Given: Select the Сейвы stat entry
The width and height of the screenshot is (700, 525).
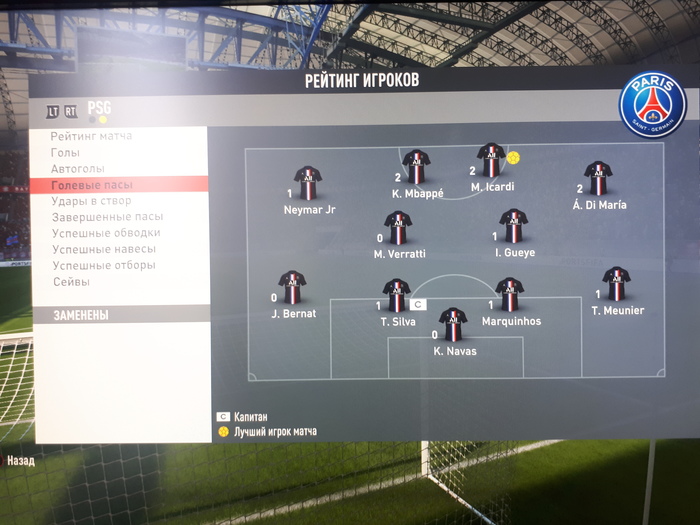Looking at the screenshot, I should (x=71, y=282).
